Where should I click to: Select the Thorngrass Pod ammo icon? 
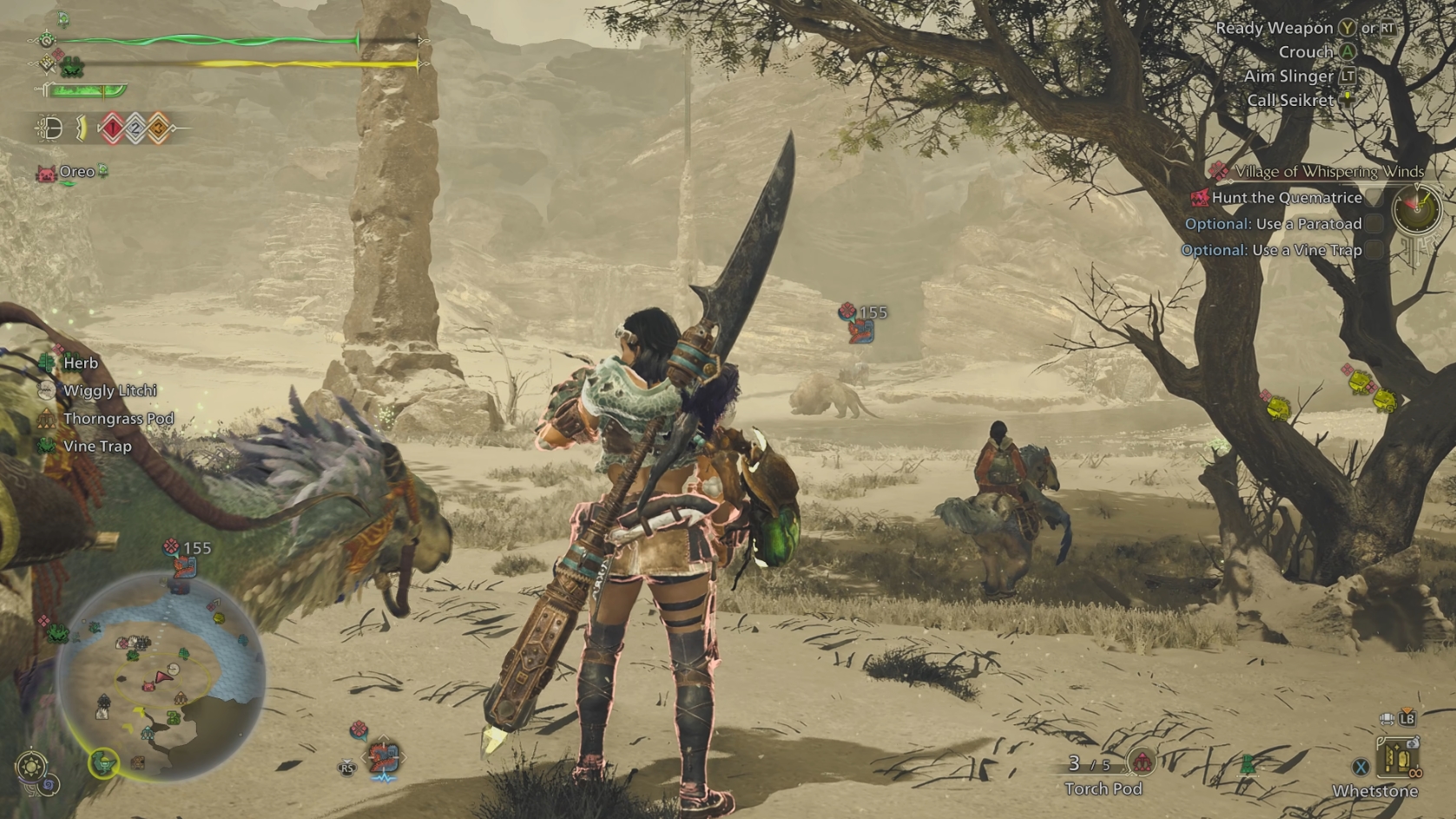click(45, 418)
